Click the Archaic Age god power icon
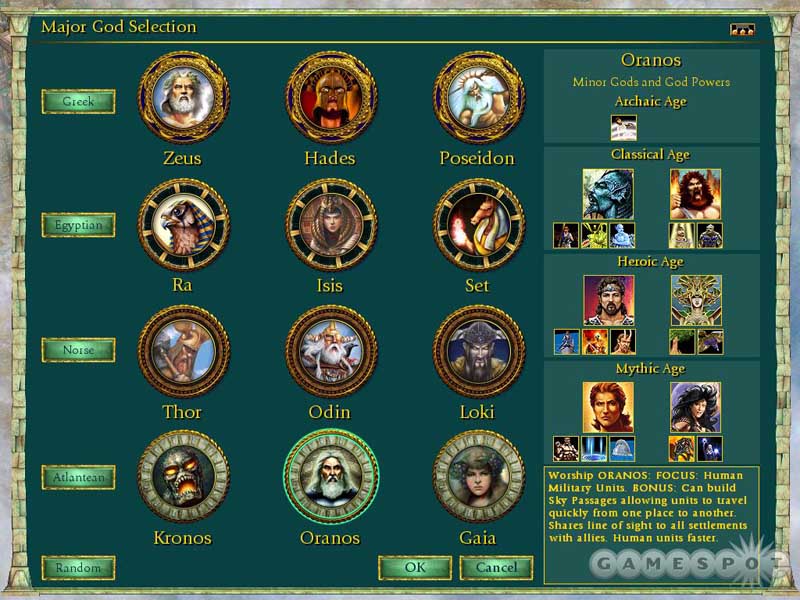This screenshot has width=800, height=600. coord(624,127)
